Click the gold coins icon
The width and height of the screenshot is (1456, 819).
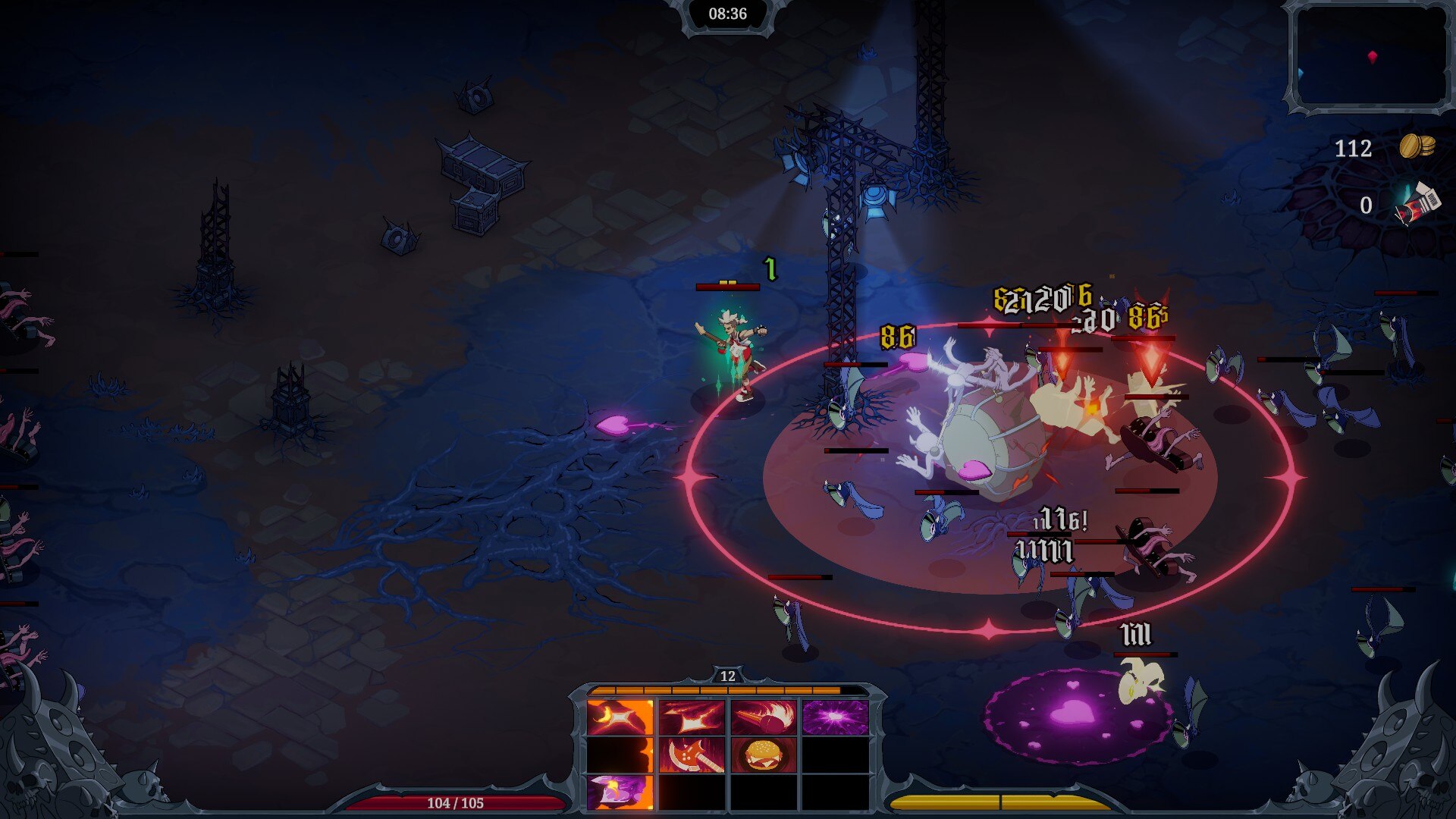coord(1417,146)
